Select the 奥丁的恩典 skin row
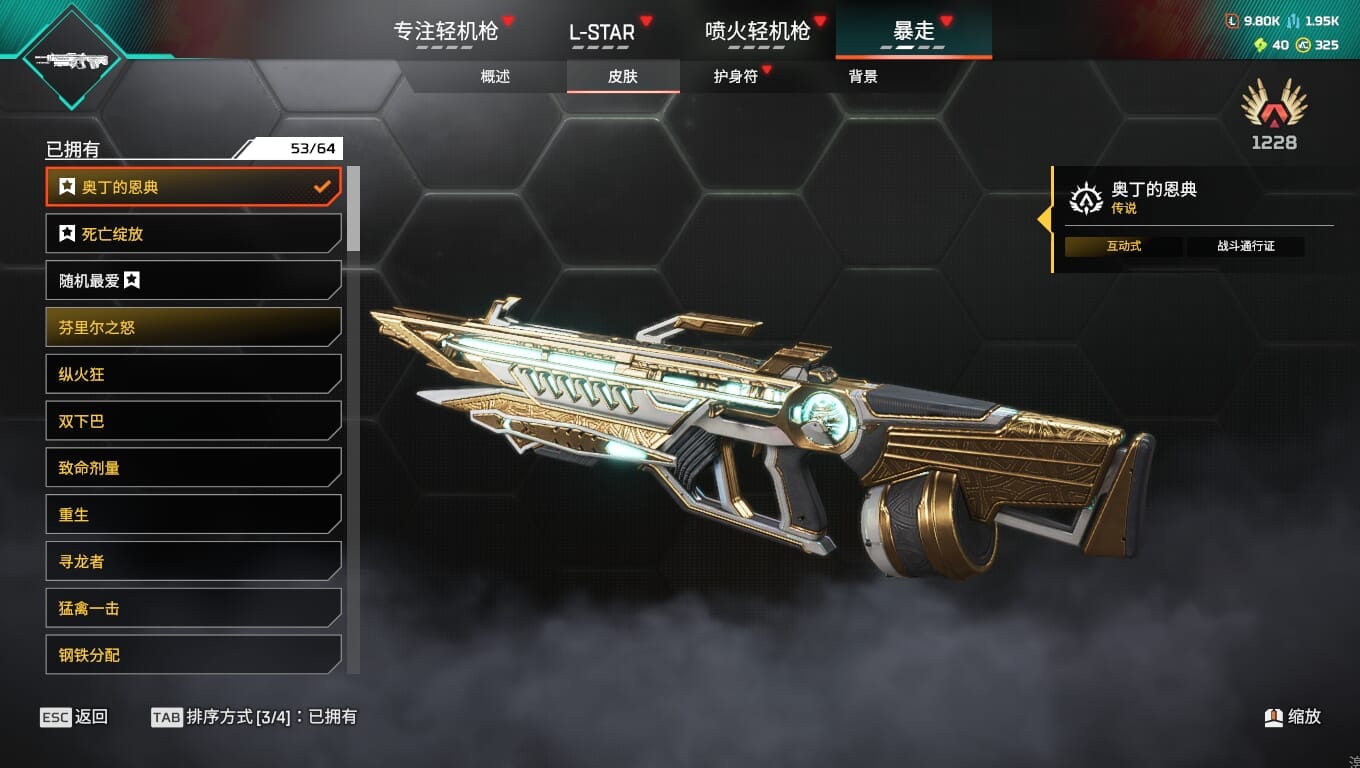 193,187
